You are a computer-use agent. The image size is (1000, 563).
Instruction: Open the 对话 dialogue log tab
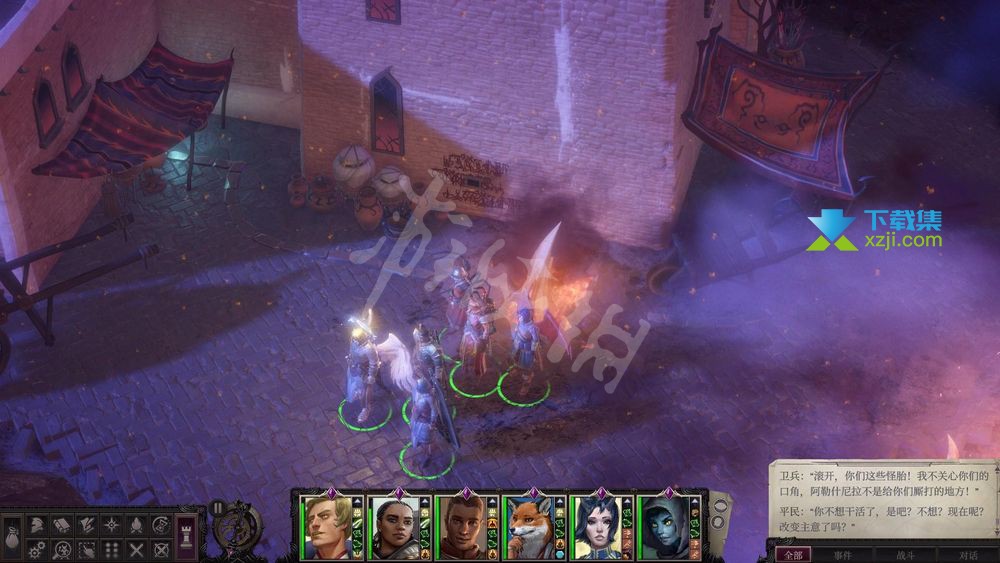point(967,555)
